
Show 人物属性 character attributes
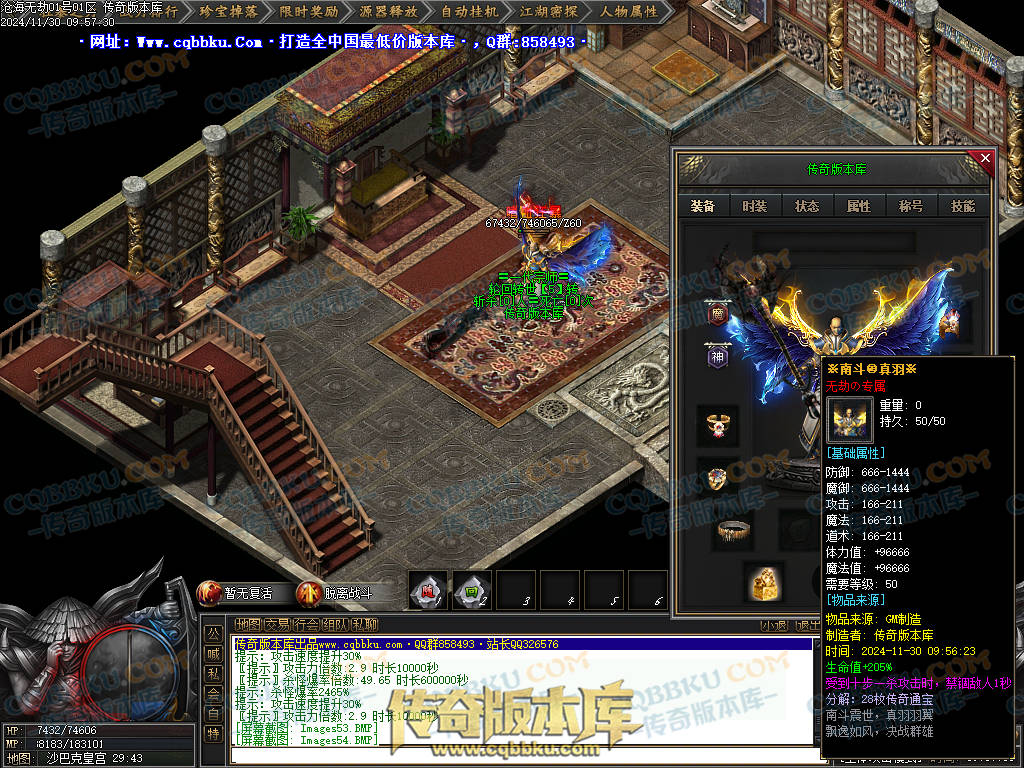click(629, 12)
